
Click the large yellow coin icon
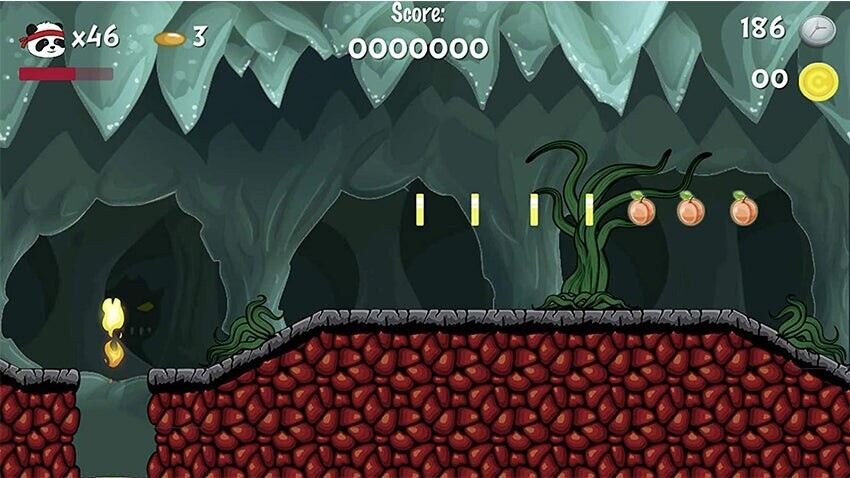[817, 81]
